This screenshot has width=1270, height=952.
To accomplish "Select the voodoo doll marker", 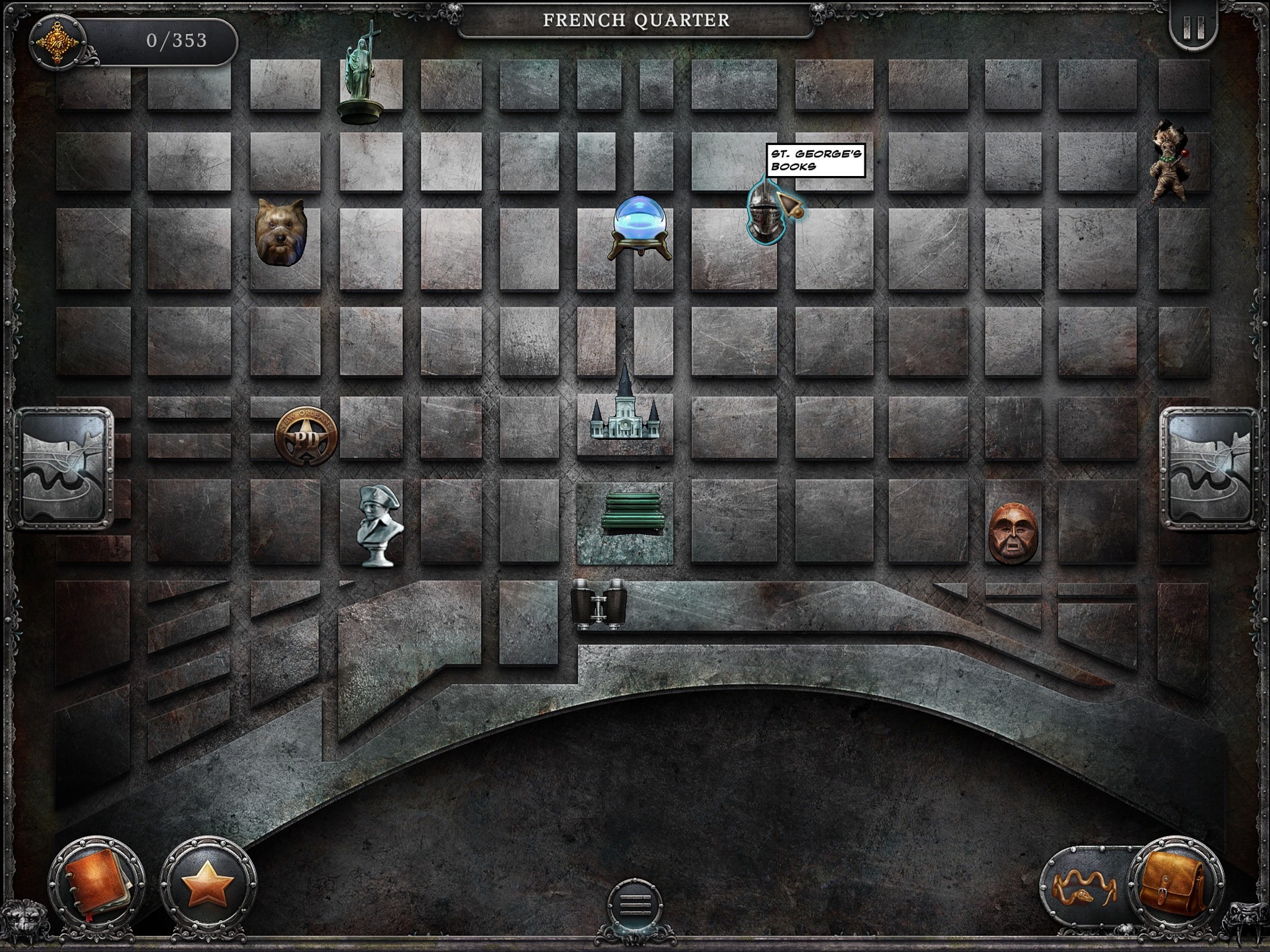I will pos(1168,163).
